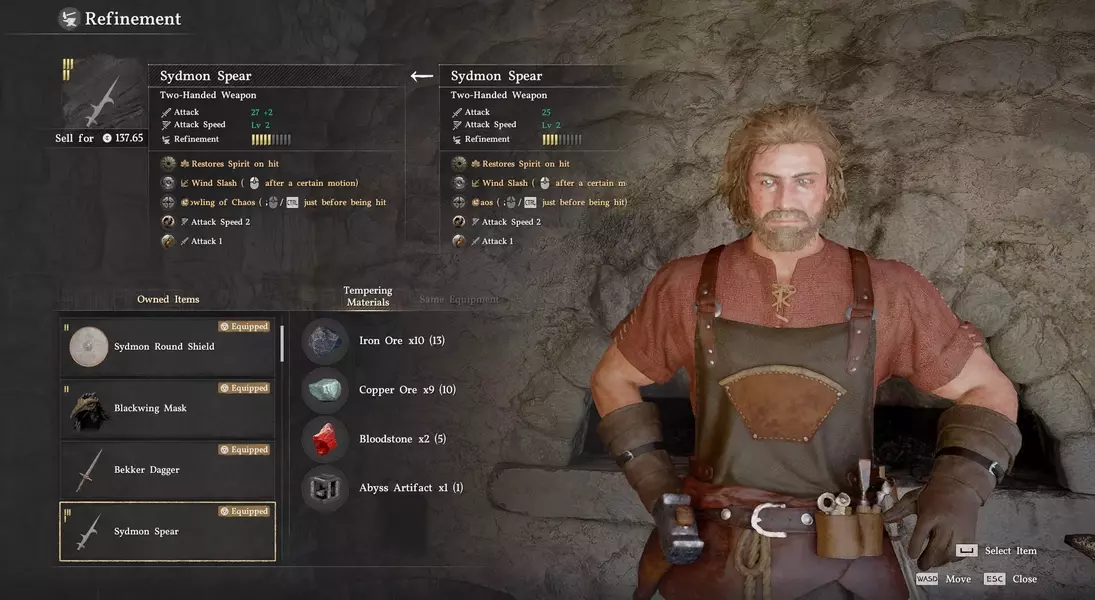Pick the Sydmon Spear in the list

point(167,531)
